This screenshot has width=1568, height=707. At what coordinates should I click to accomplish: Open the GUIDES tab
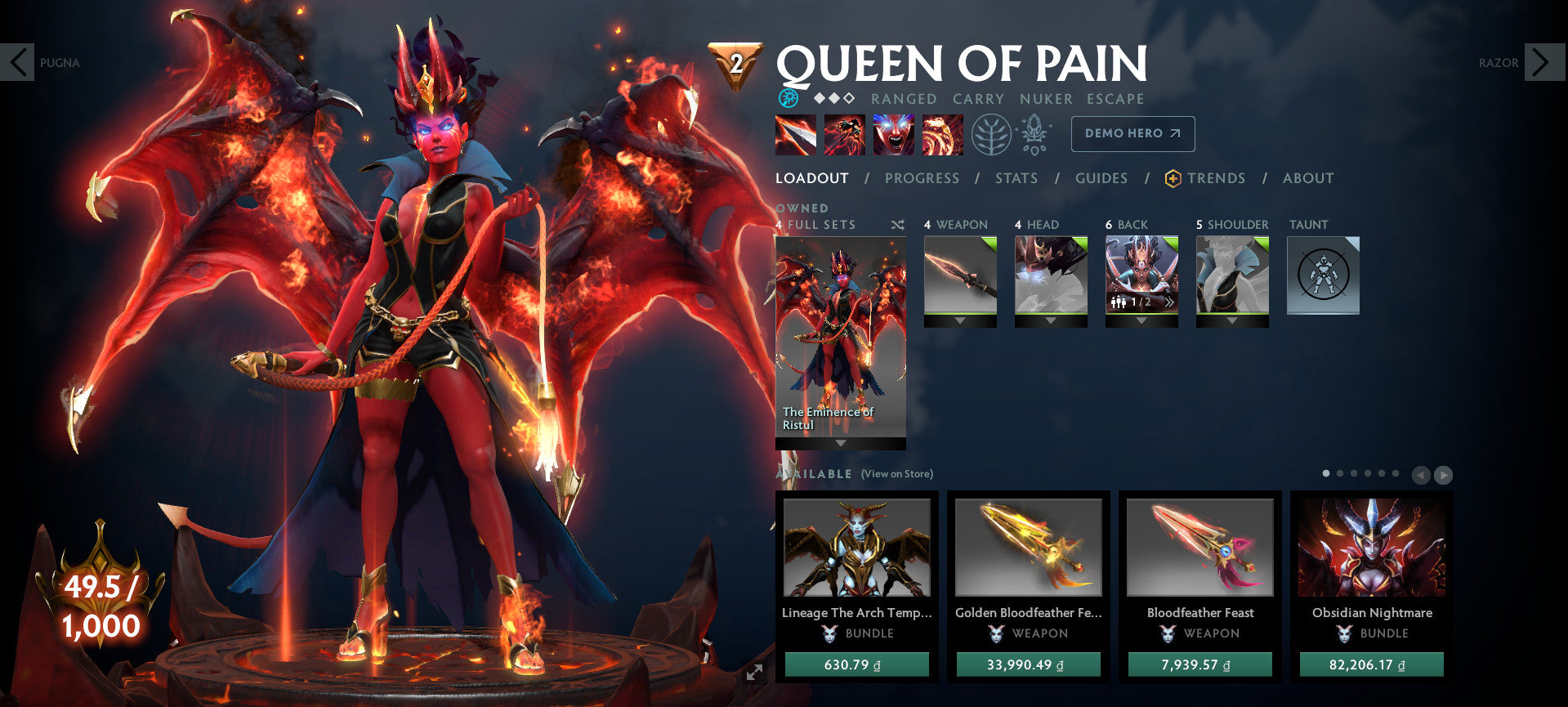click(1101, 178)
